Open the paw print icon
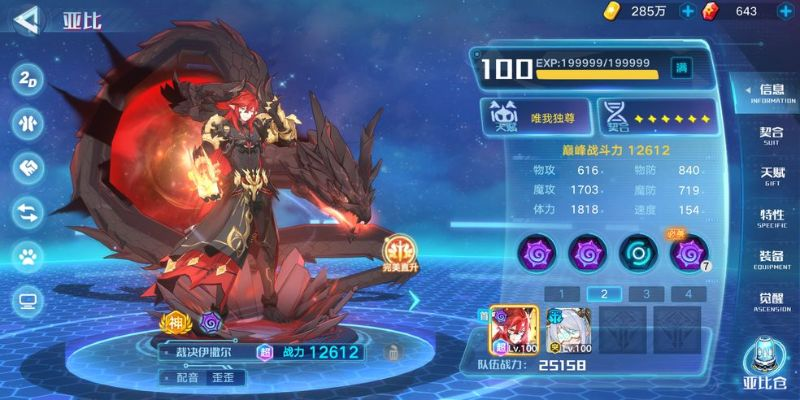The width and height of the screenshot is (800, 400). pos(26,255)
